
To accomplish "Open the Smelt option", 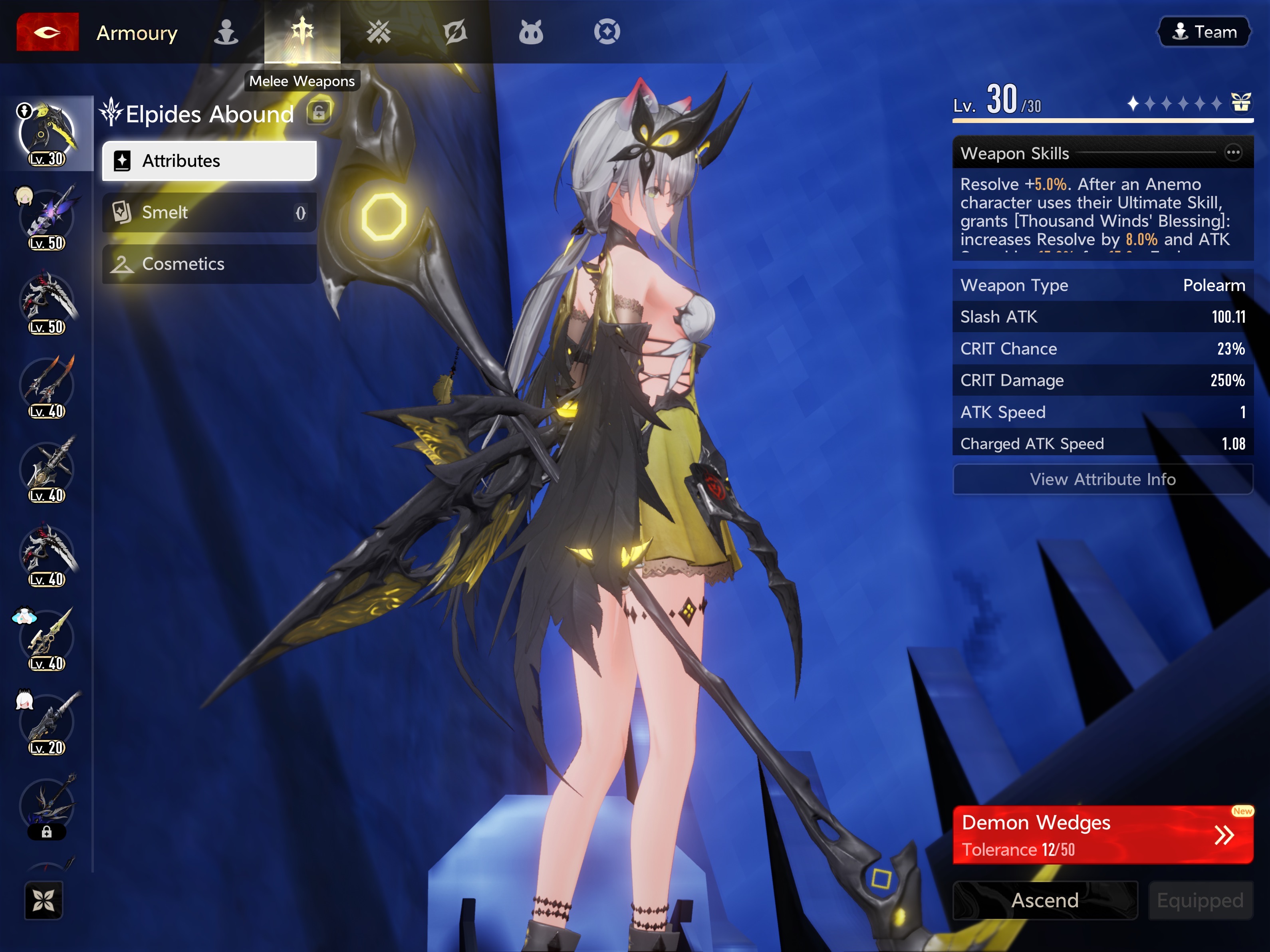I will (209, 212).
